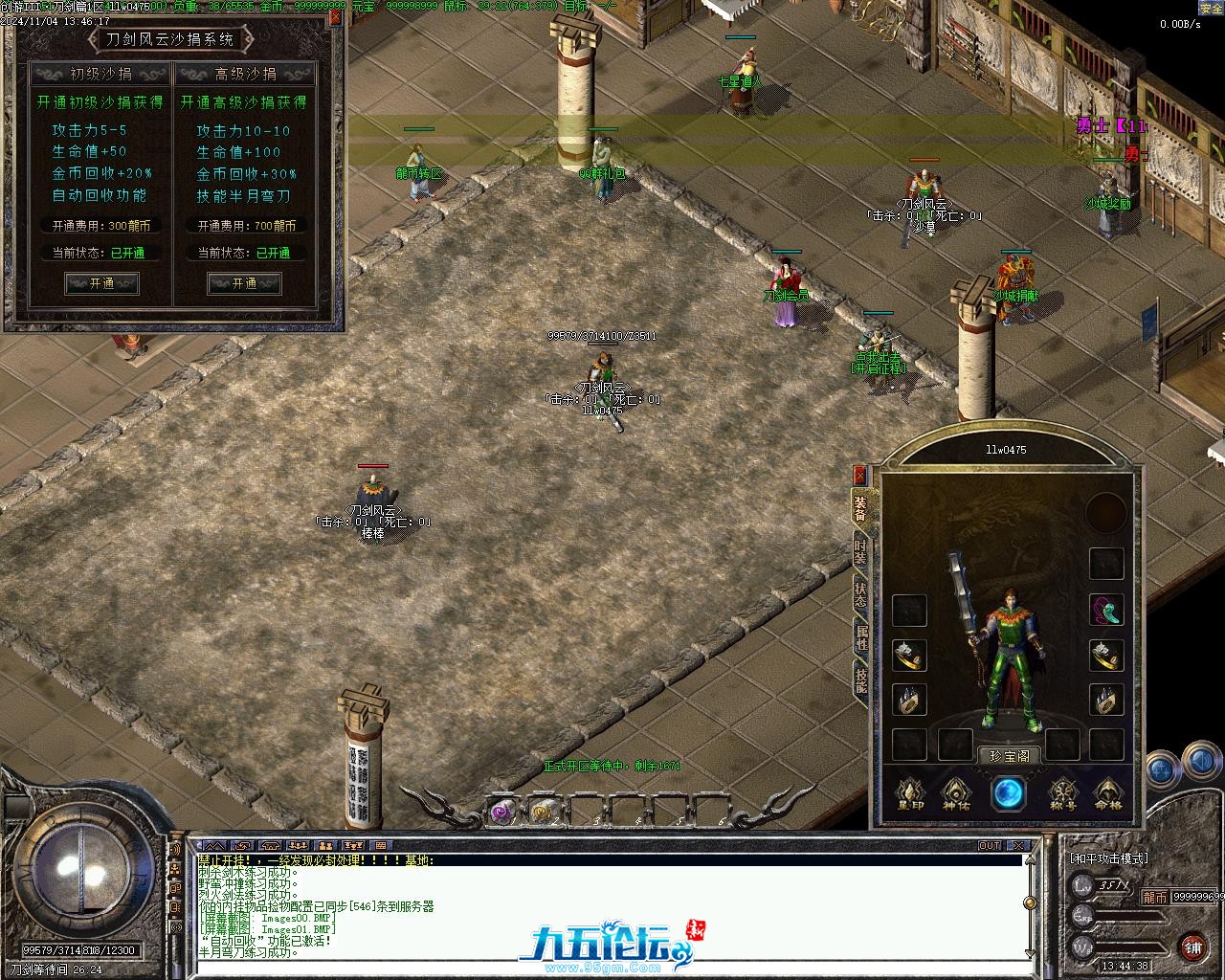Select the teal and pink equipment slot
The width and height of the screenshot is (1225, 980).
pos(1106,610)
